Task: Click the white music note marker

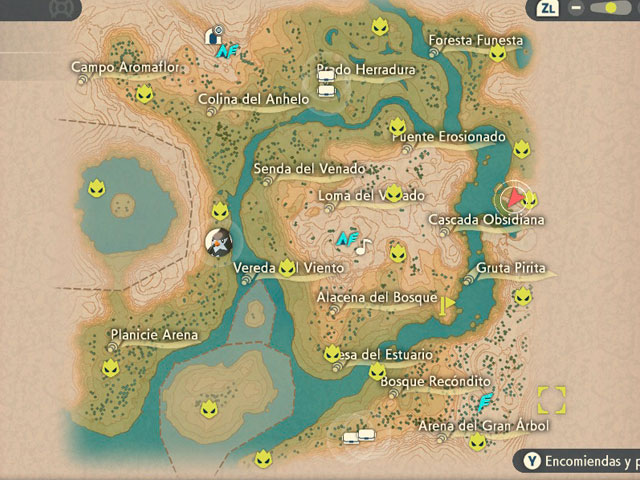Action: click(362, 245)
